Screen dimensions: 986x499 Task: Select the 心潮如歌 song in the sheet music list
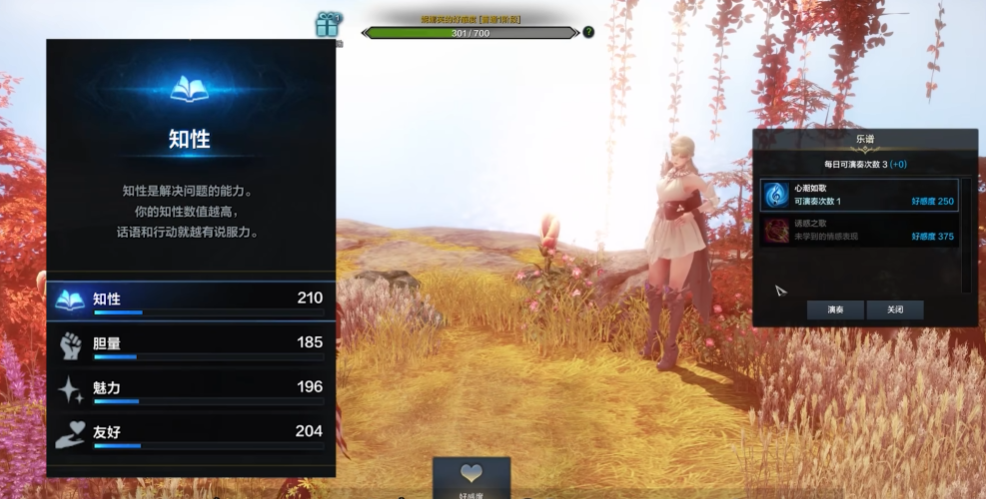(858, 195)
